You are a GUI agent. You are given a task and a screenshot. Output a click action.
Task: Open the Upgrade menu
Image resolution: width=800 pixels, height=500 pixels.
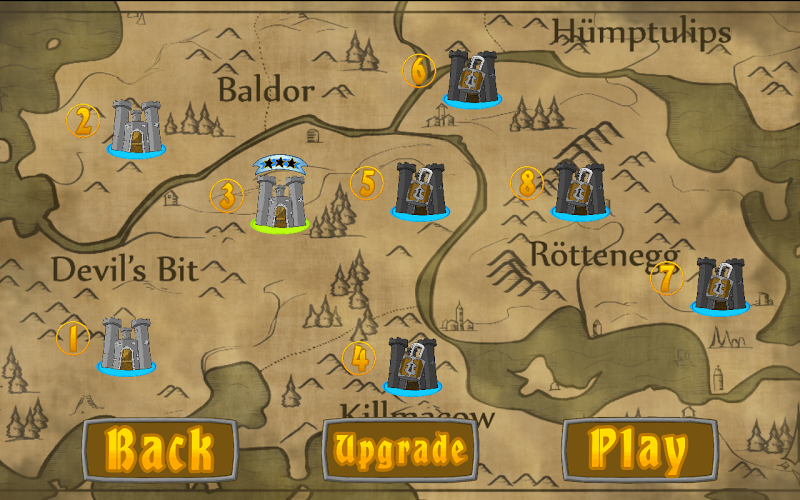coord(400,450)
